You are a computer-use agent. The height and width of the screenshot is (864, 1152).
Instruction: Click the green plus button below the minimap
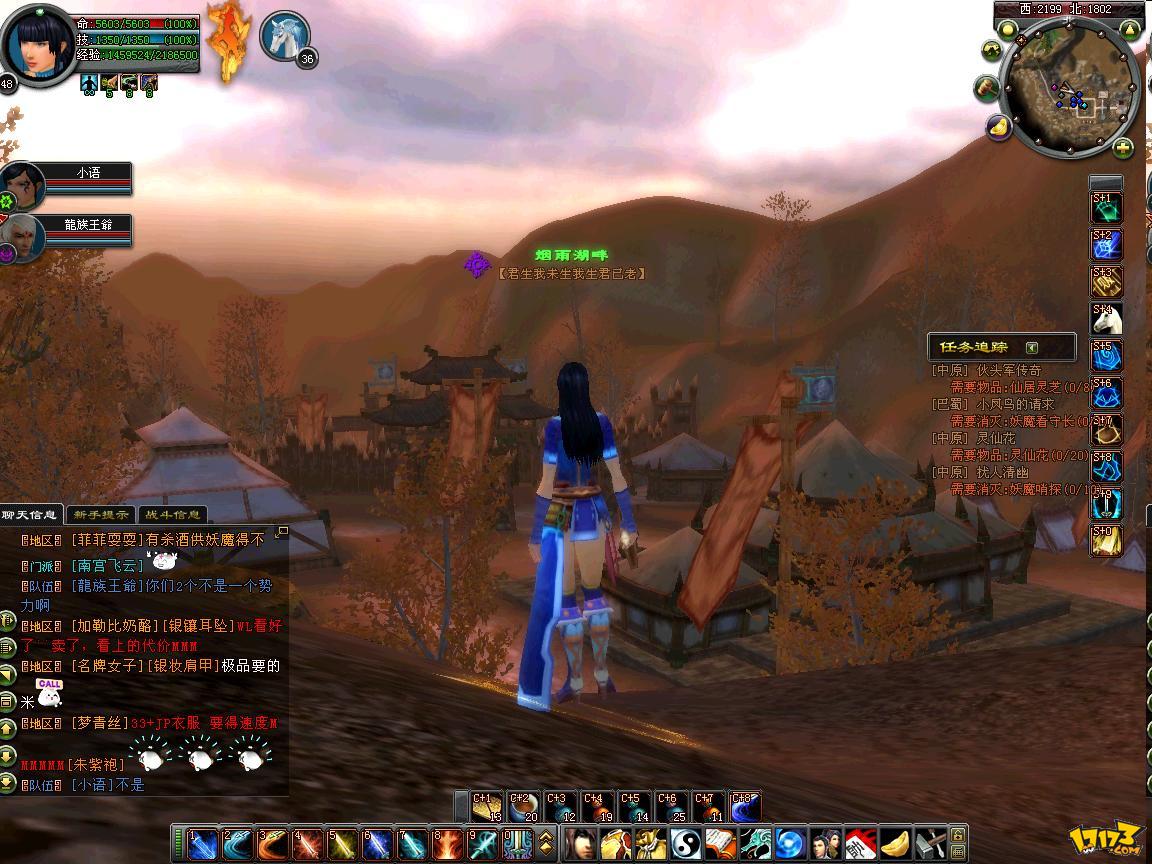[x=1123, y=149]
